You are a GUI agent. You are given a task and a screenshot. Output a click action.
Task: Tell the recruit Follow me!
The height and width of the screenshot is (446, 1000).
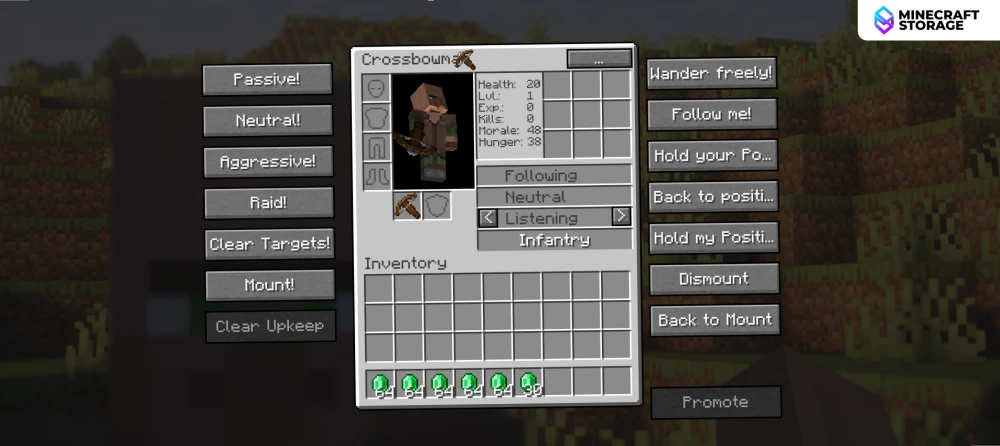[711, 114]
